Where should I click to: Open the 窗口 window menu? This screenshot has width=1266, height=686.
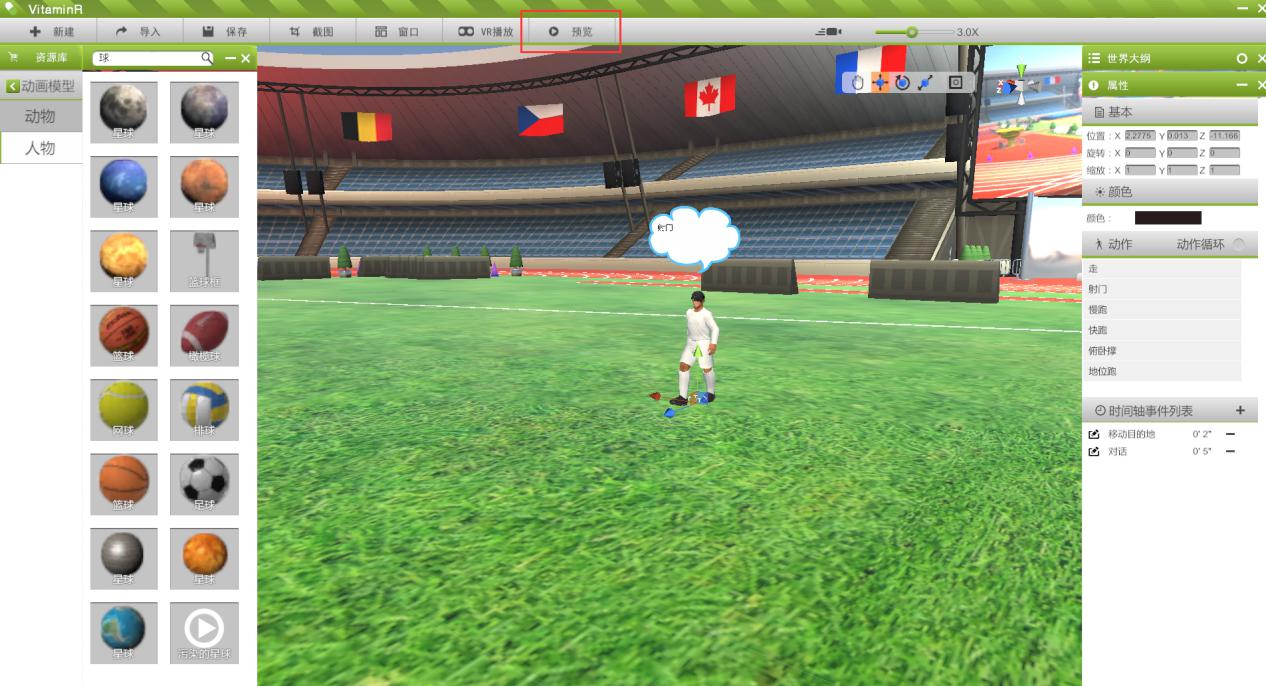coord(397,32)
